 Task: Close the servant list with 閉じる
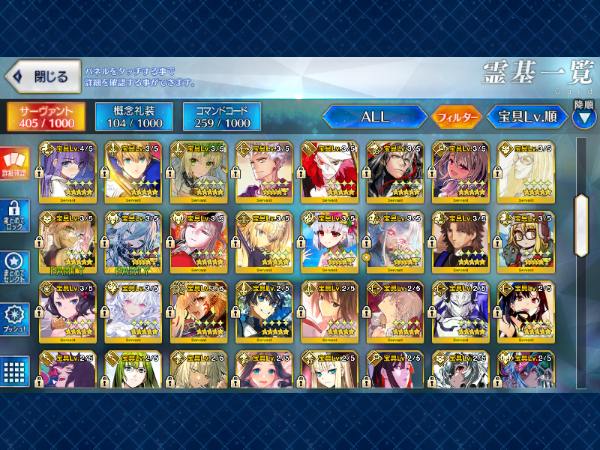click(x=41, y=76)
